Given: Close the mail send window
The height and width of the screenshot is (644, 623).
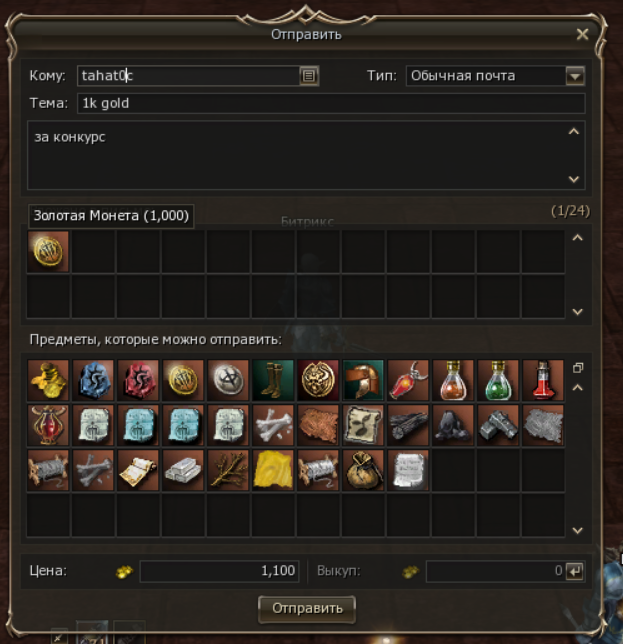Looking at the screenshot, I should (x=583, y=34).
